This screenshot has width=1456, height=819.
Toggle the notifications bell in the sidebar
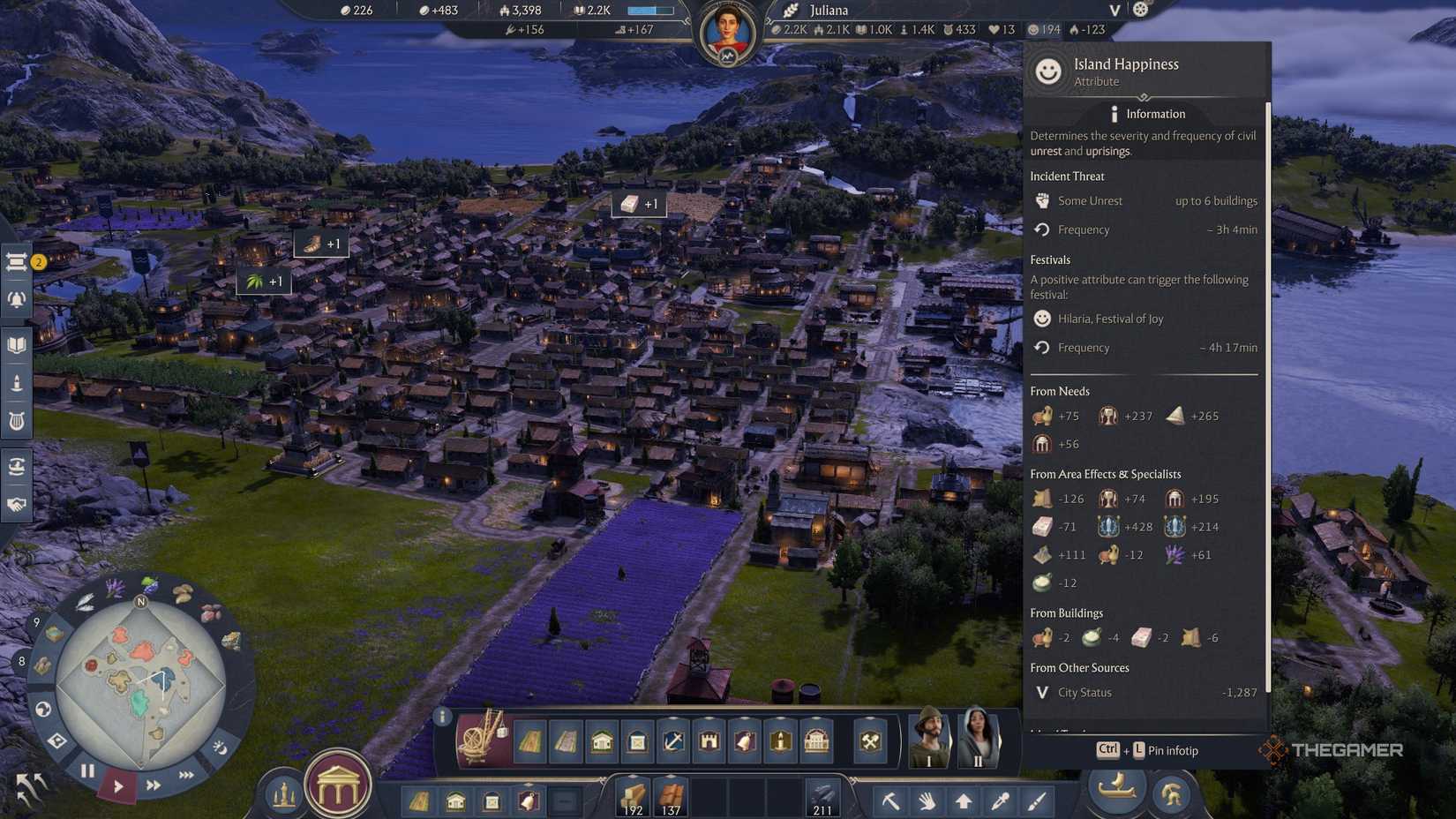coord(16,299)
